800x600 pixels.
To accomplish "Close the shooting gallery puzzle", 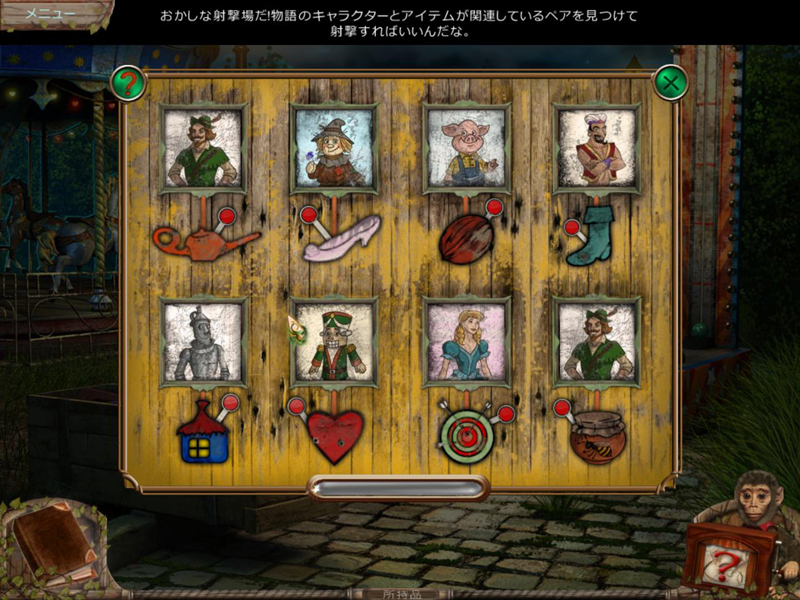I will 669,82.
